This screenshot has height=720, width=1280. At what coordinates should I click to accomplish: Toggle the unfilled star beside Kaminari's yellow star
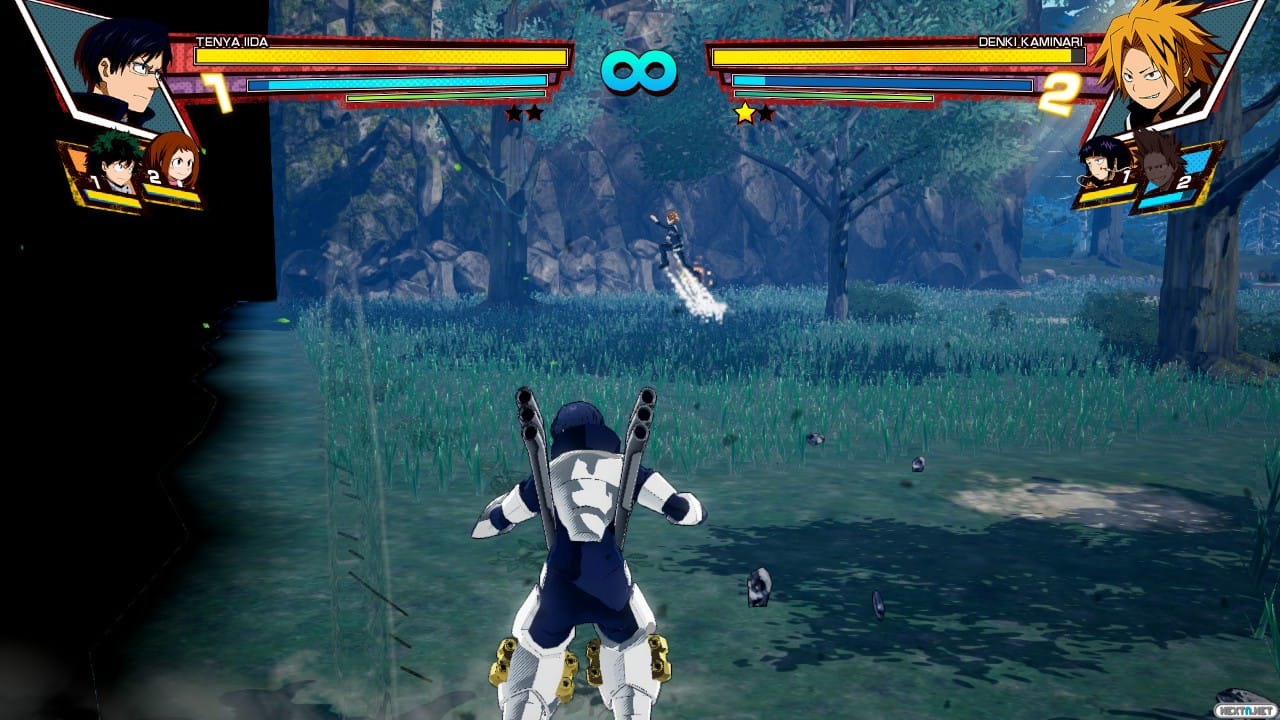(766, 113)
